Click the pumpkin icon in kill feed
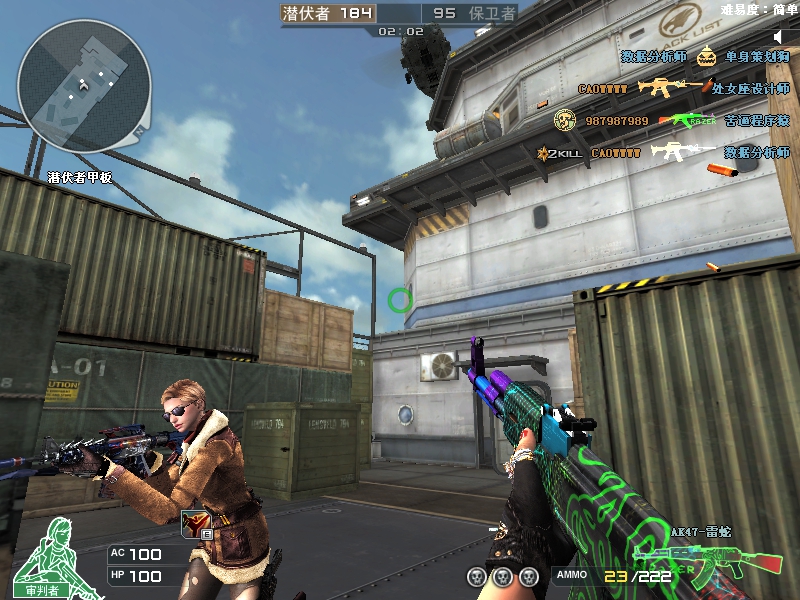This screenshot has height=600, width=800. 706,57
